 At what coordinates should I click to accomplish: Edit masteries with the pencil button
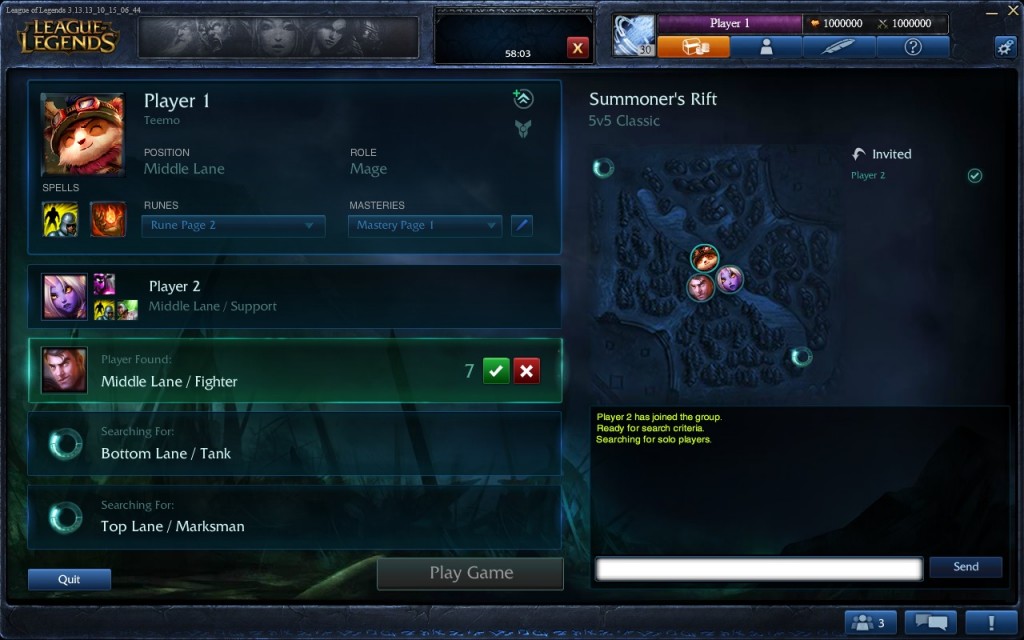[521, 225]
